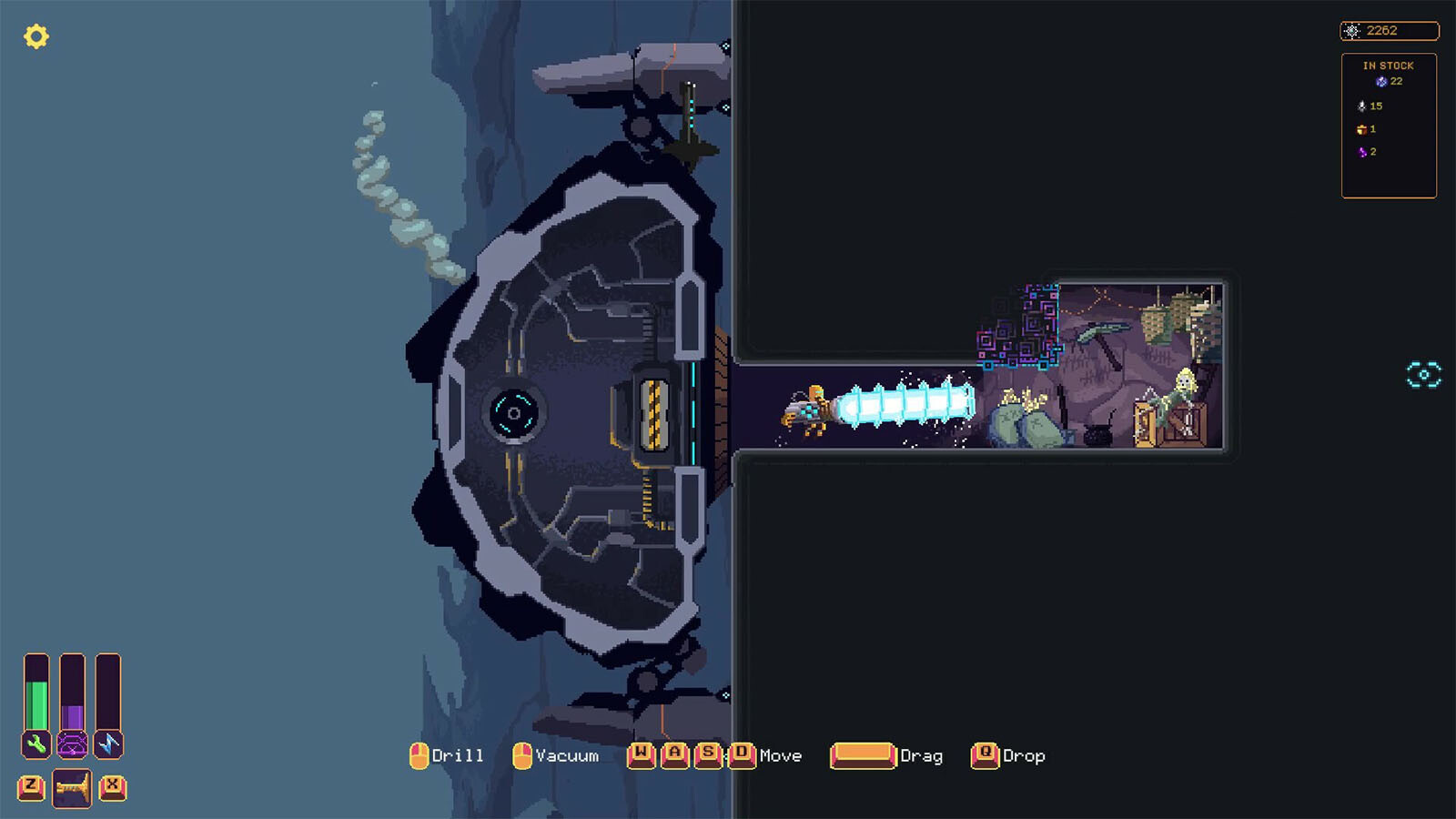The height and width of the screenshot is (819, 1456).
Task: Click the green wrench repair icon
Action: pos(36,744)
